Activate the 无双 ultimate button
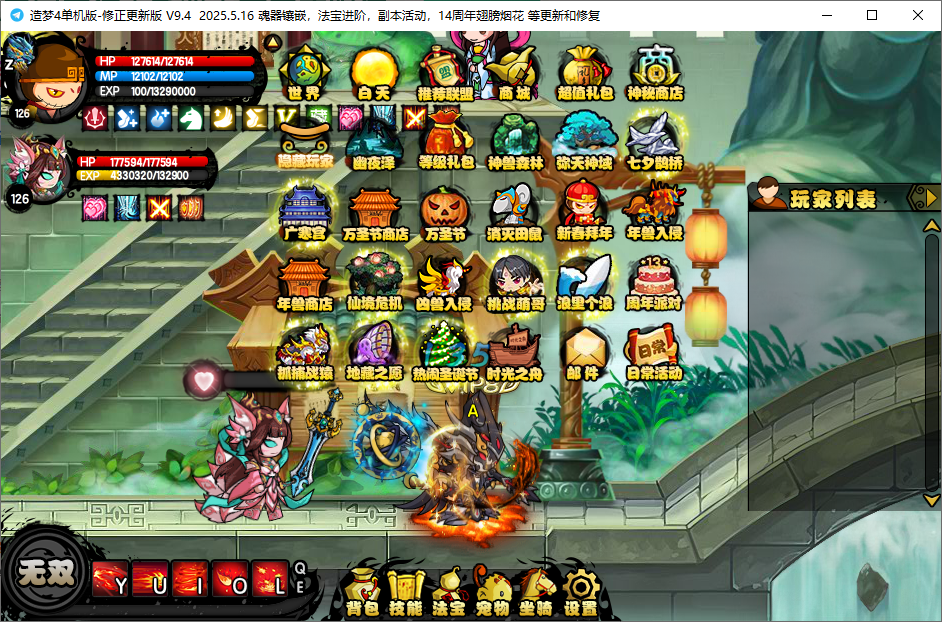942x622 pixels. coord(45,573)
